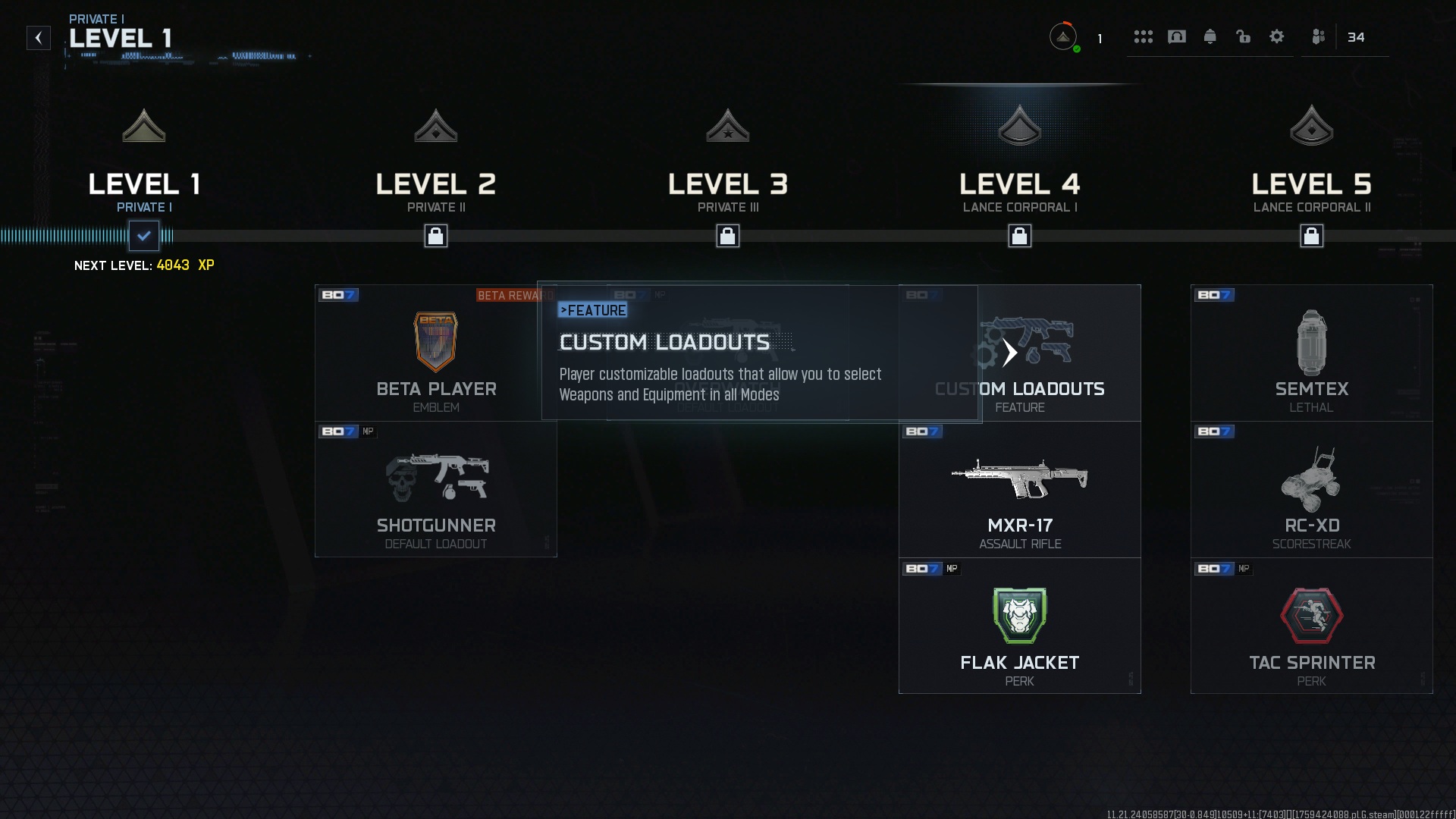Select the Level 3 Private III lock
This screenshot has width=1456, height=819.
click(728, 236)
